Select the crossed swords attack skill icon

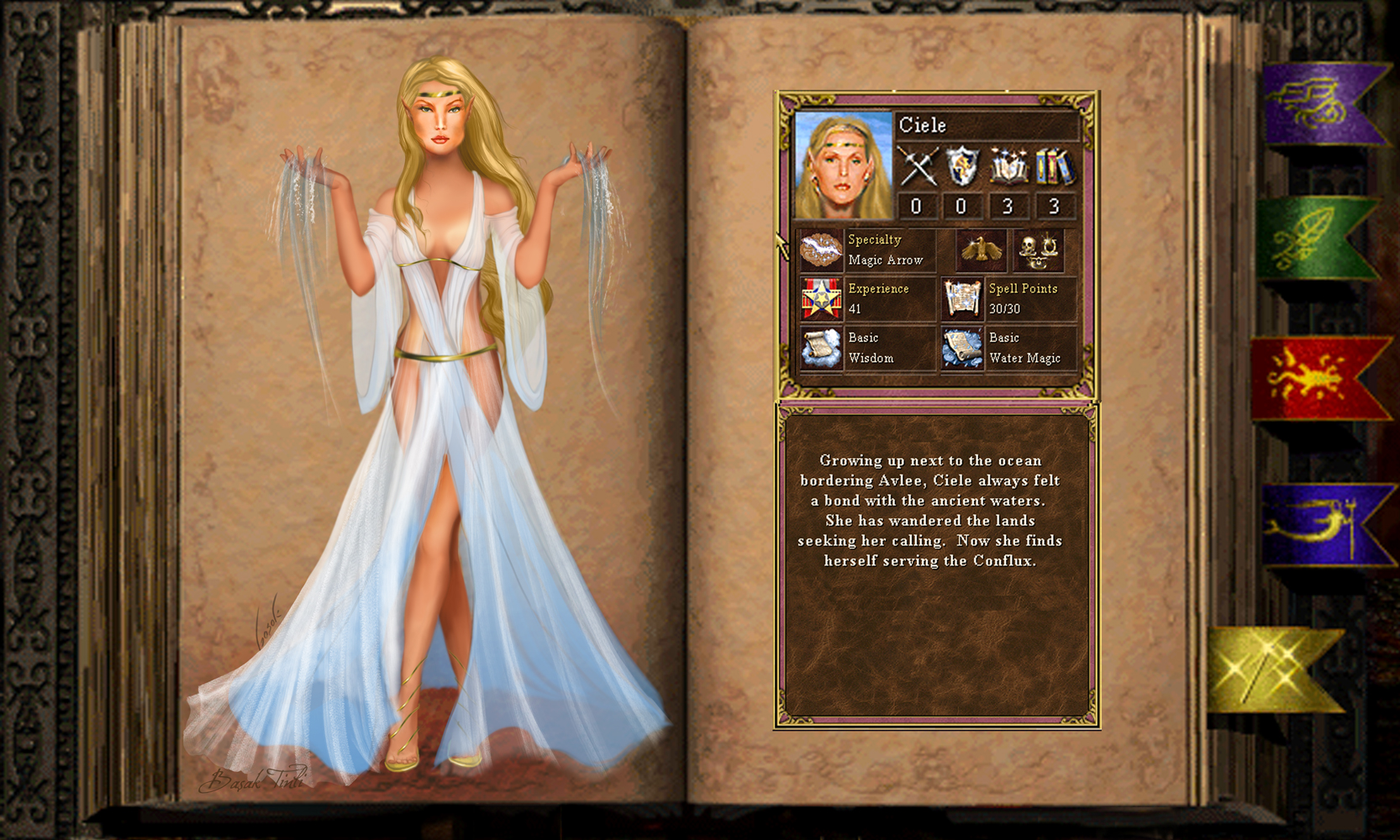(917, 165)
